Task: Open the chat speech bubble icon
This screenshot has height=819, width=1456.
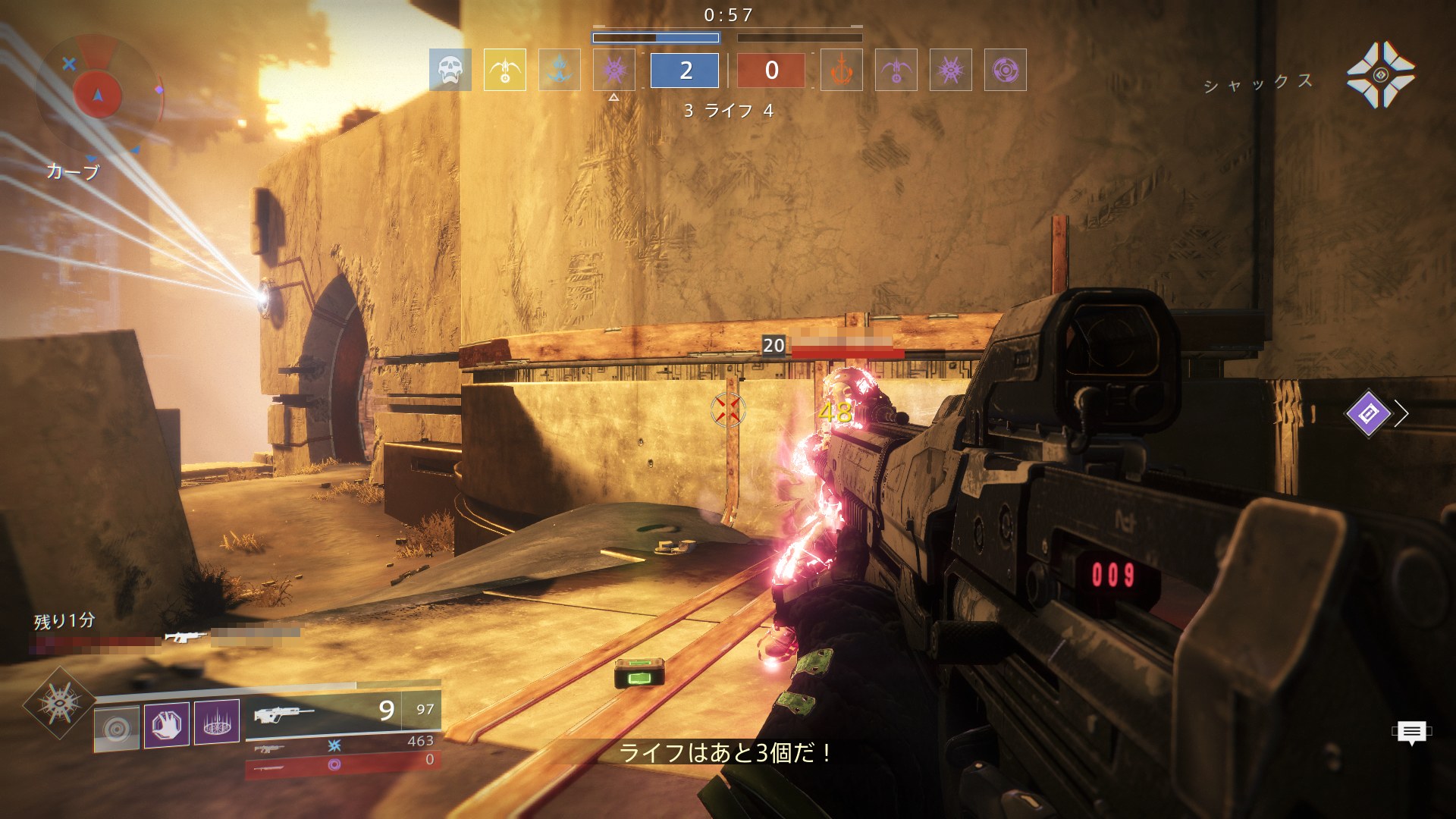Action: click(1411, 732)
